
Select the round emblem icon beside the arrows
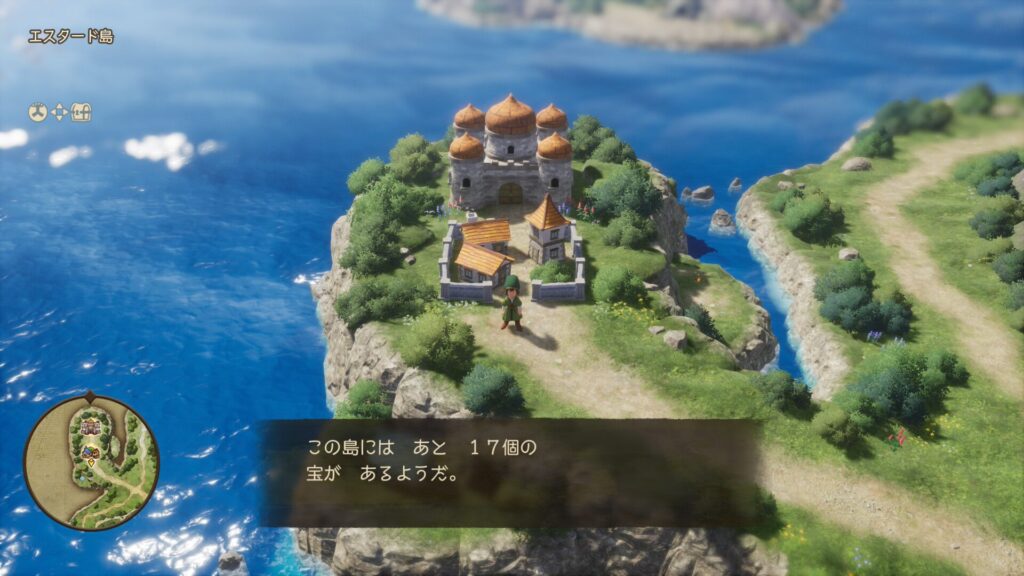coord(38,113)
